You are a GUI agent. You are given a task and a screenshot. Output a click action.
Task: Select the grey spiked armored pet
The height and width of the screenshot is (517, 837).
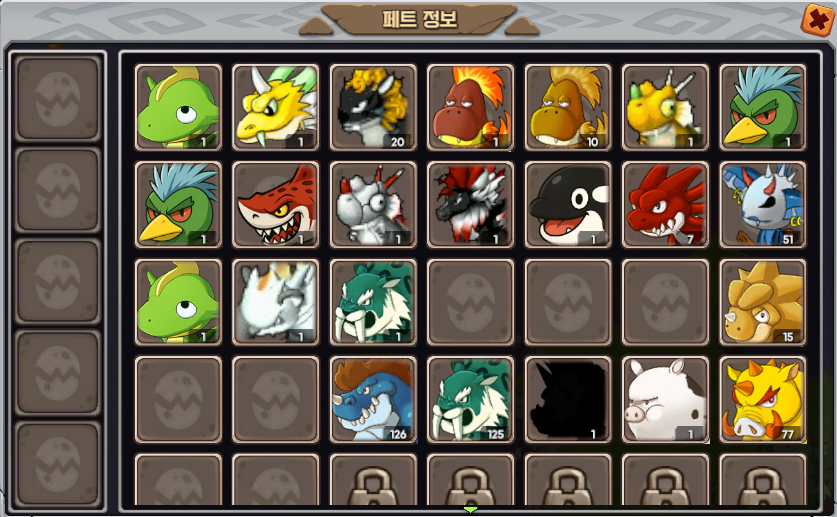click(x=373, y=205)
